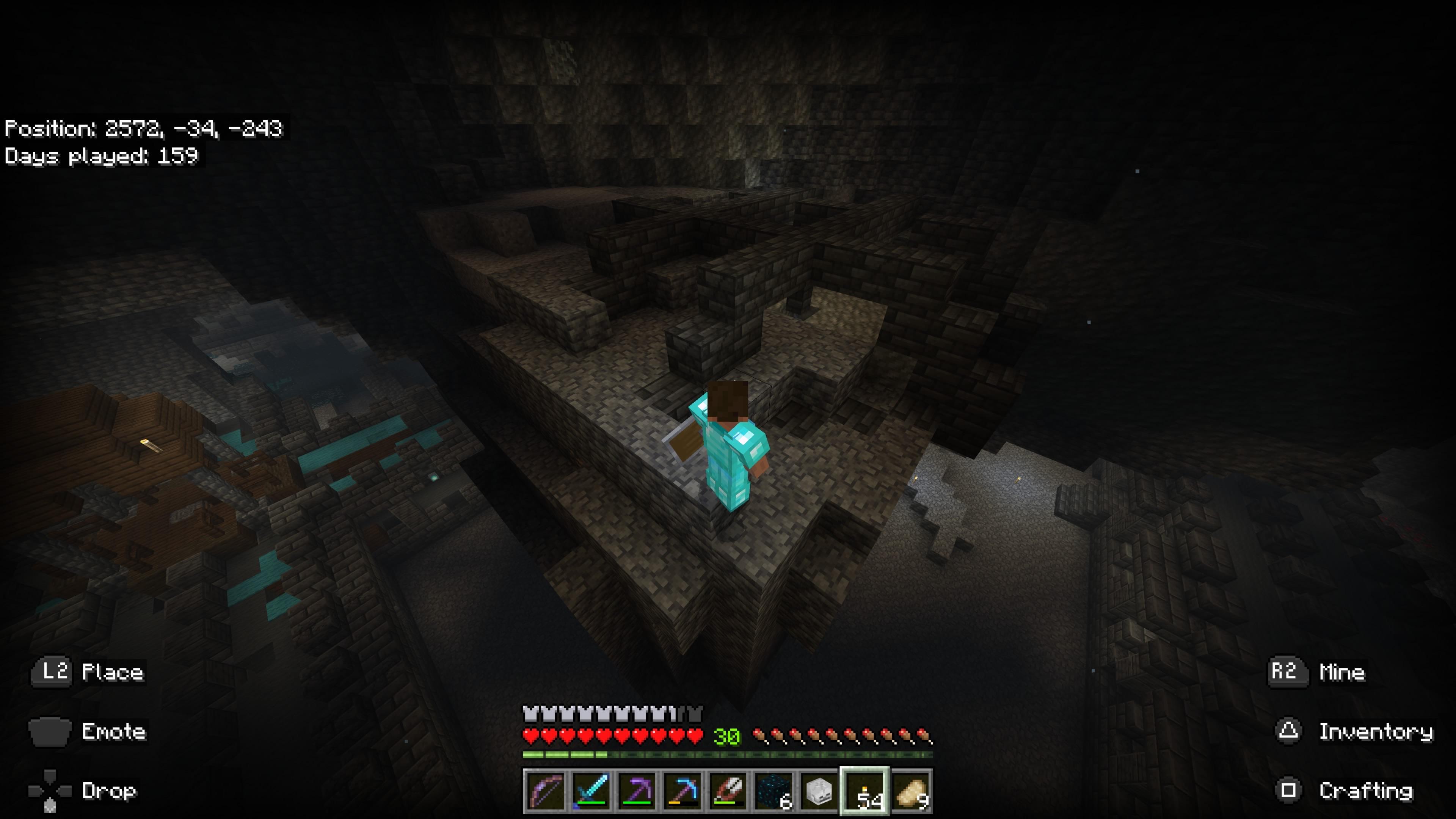Activate the R2 Mine action
The image size is (1456, 819).
1317,672
